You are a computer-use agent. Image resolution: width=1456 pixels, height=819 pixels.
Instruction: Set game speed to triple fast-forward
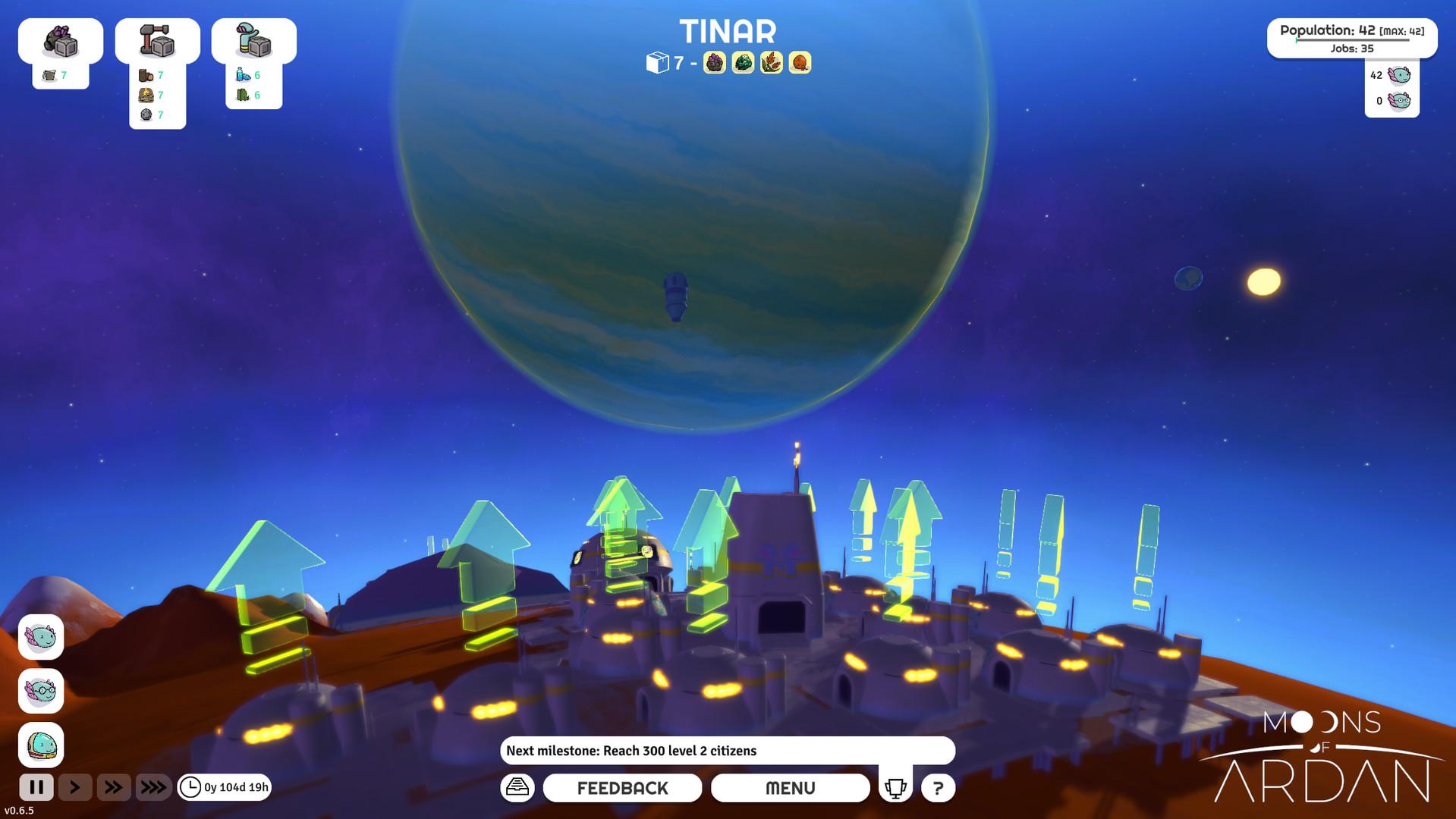[x=153, y=787]
